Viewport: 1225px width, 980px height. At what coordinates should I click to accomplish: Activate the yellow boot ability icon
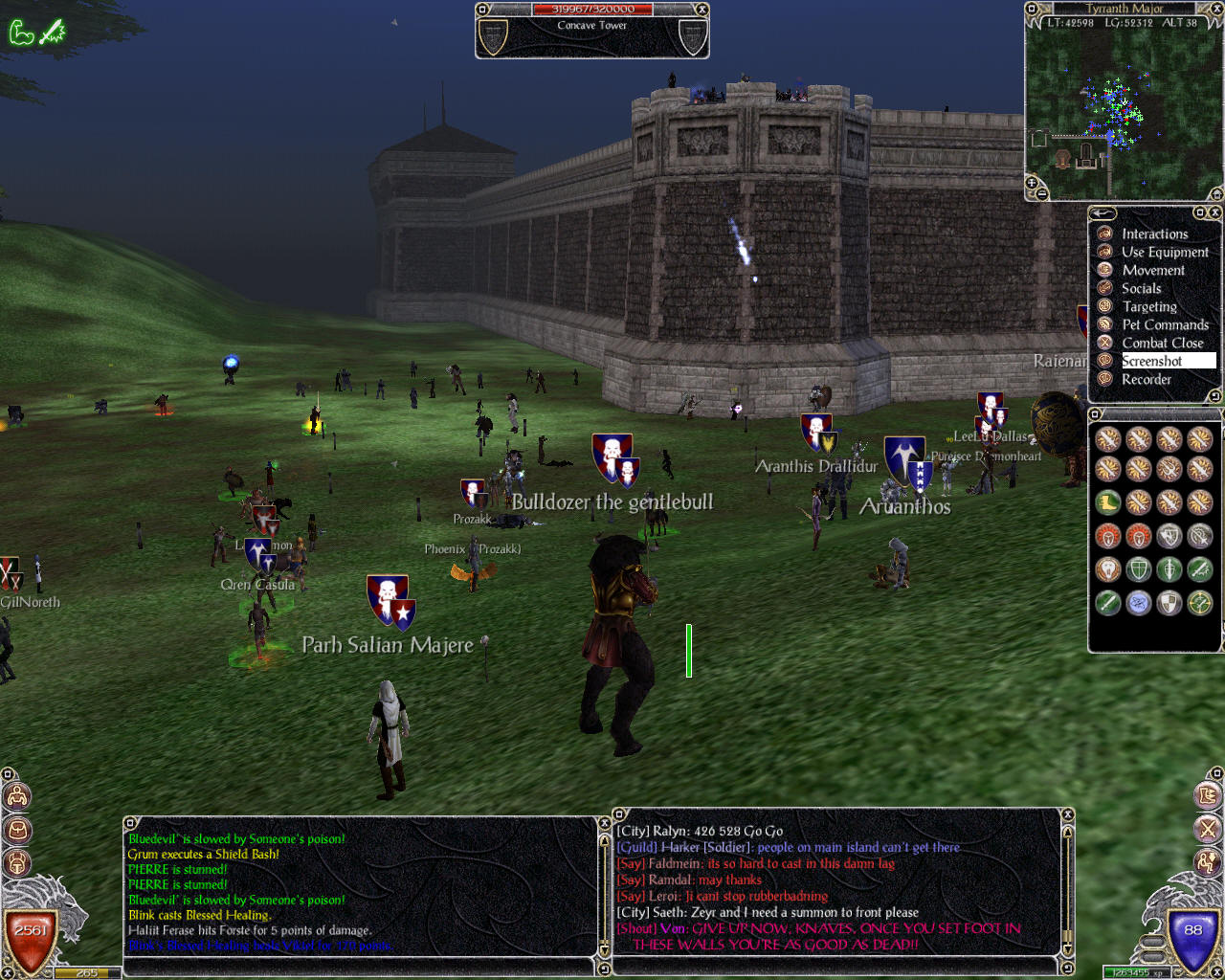click(x=1108, y=502)
